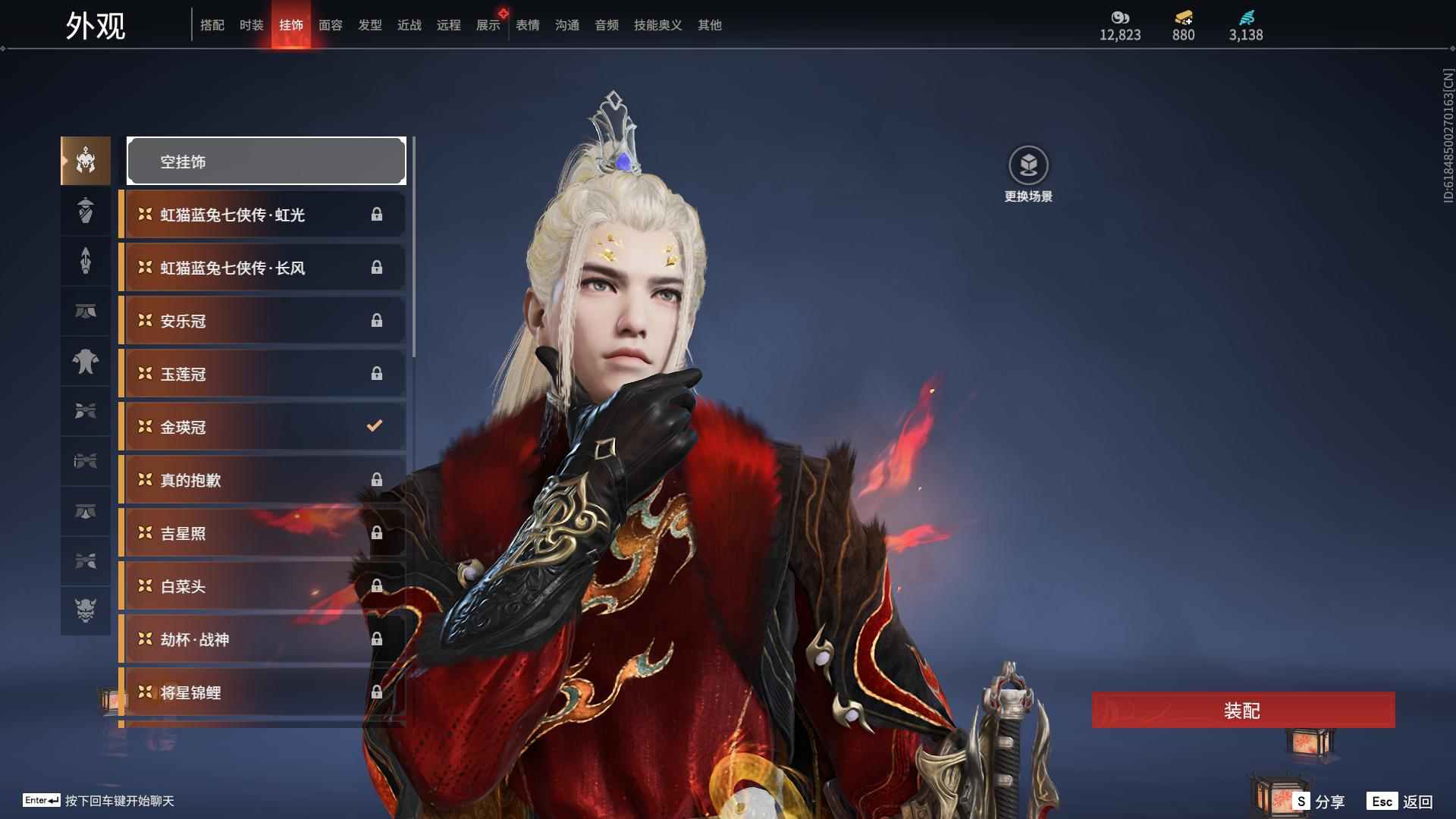Image resolution: width=1456 pixels, height=819 pixels.
Task: Open the 更换场景 scene switcher
Action: point(1028,174)
